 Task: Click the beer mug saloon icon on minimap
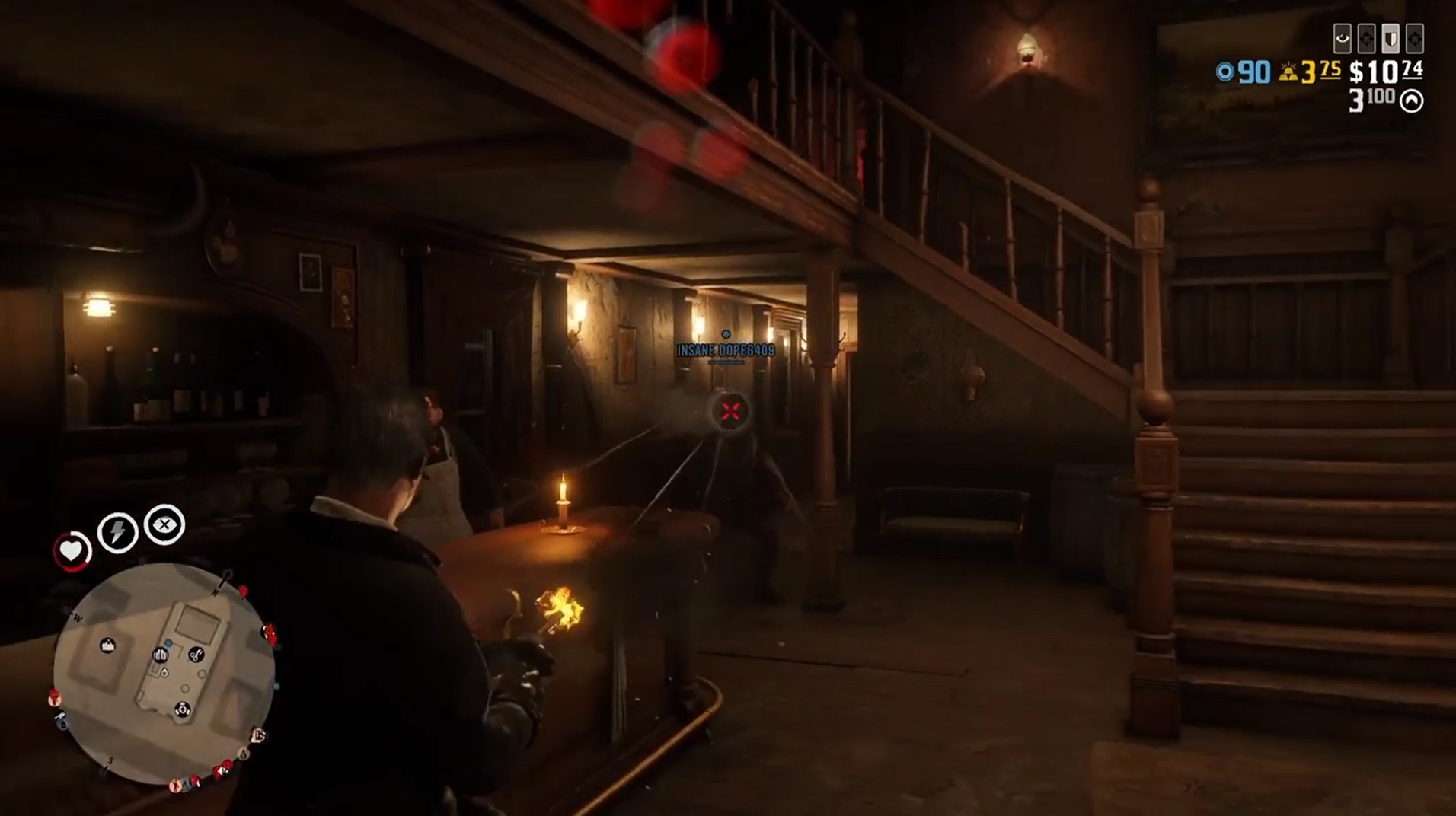click(160, 655)
